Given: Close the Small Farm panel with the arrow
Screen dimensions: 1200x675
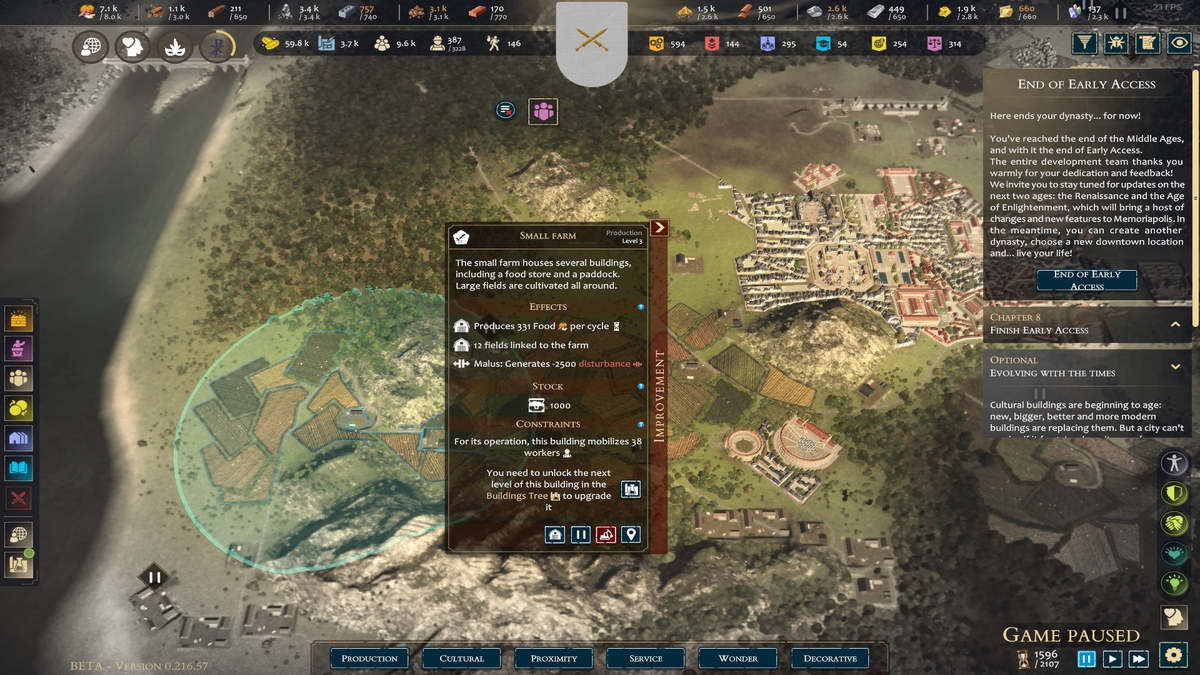Looking at the screenshot, I should point(659,228).
